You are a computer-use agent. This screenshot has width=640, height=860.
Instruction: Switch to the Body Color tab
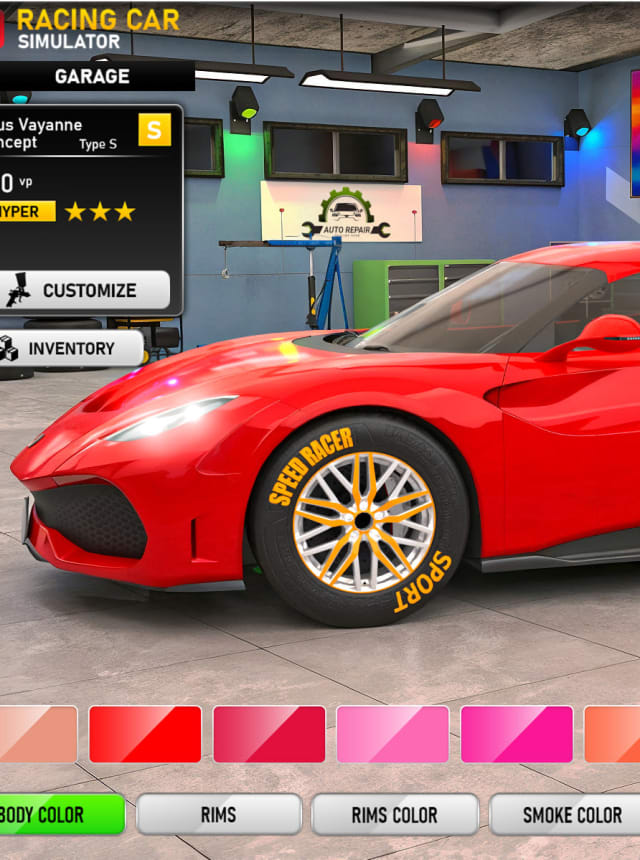pos(60,815)
